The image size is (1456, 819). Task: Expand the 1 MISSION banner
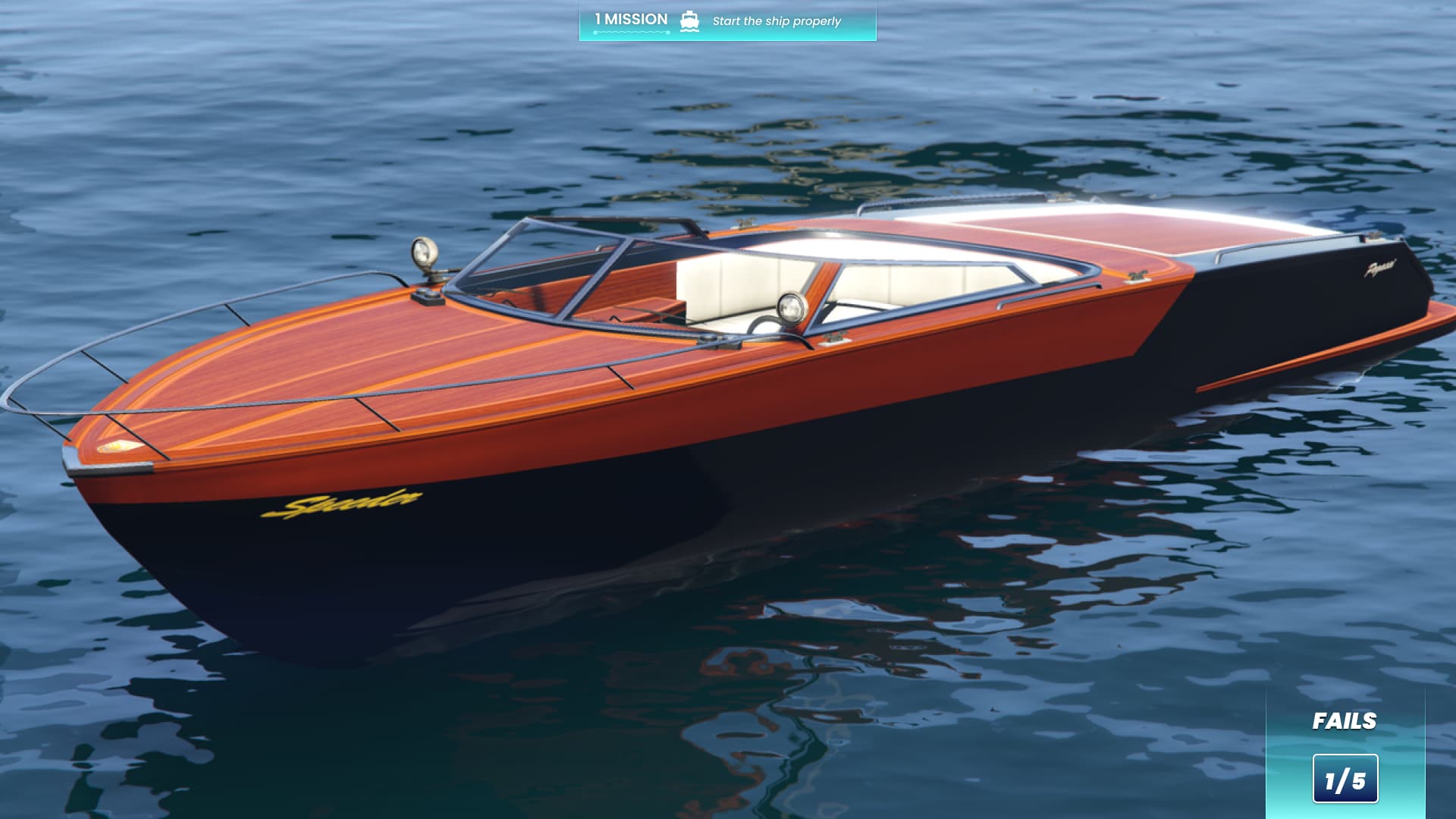(x=726, y=21)
